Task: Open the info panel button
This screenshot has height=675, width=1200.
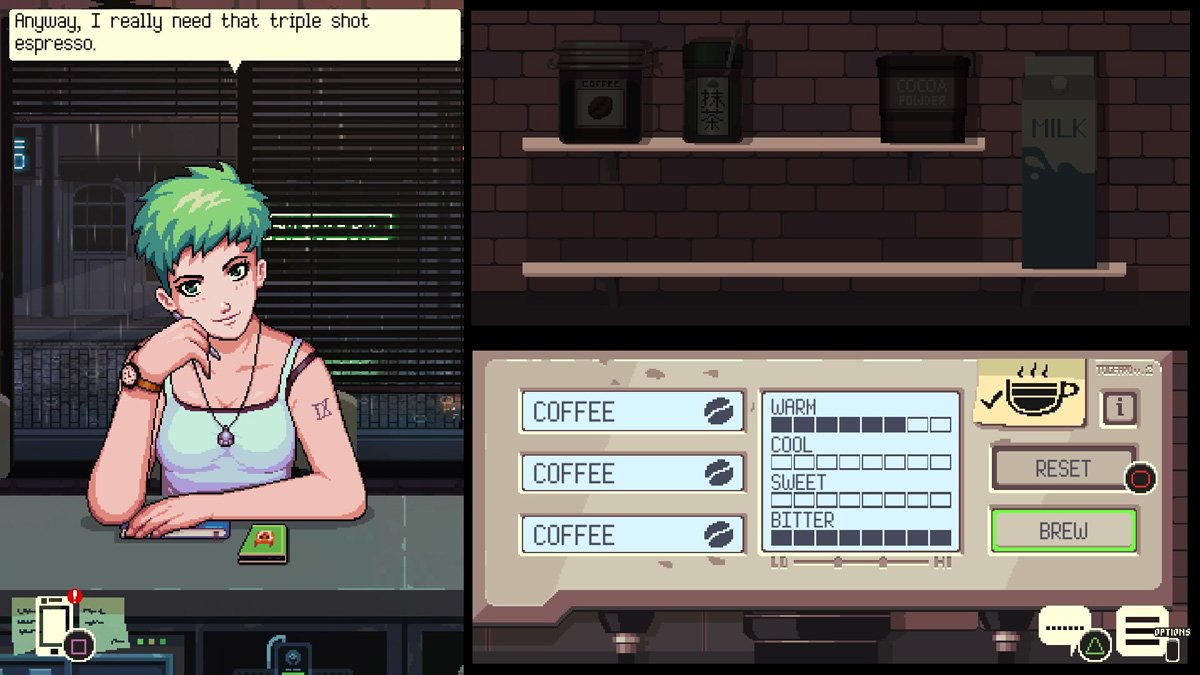Action: tap(1120, 407)
